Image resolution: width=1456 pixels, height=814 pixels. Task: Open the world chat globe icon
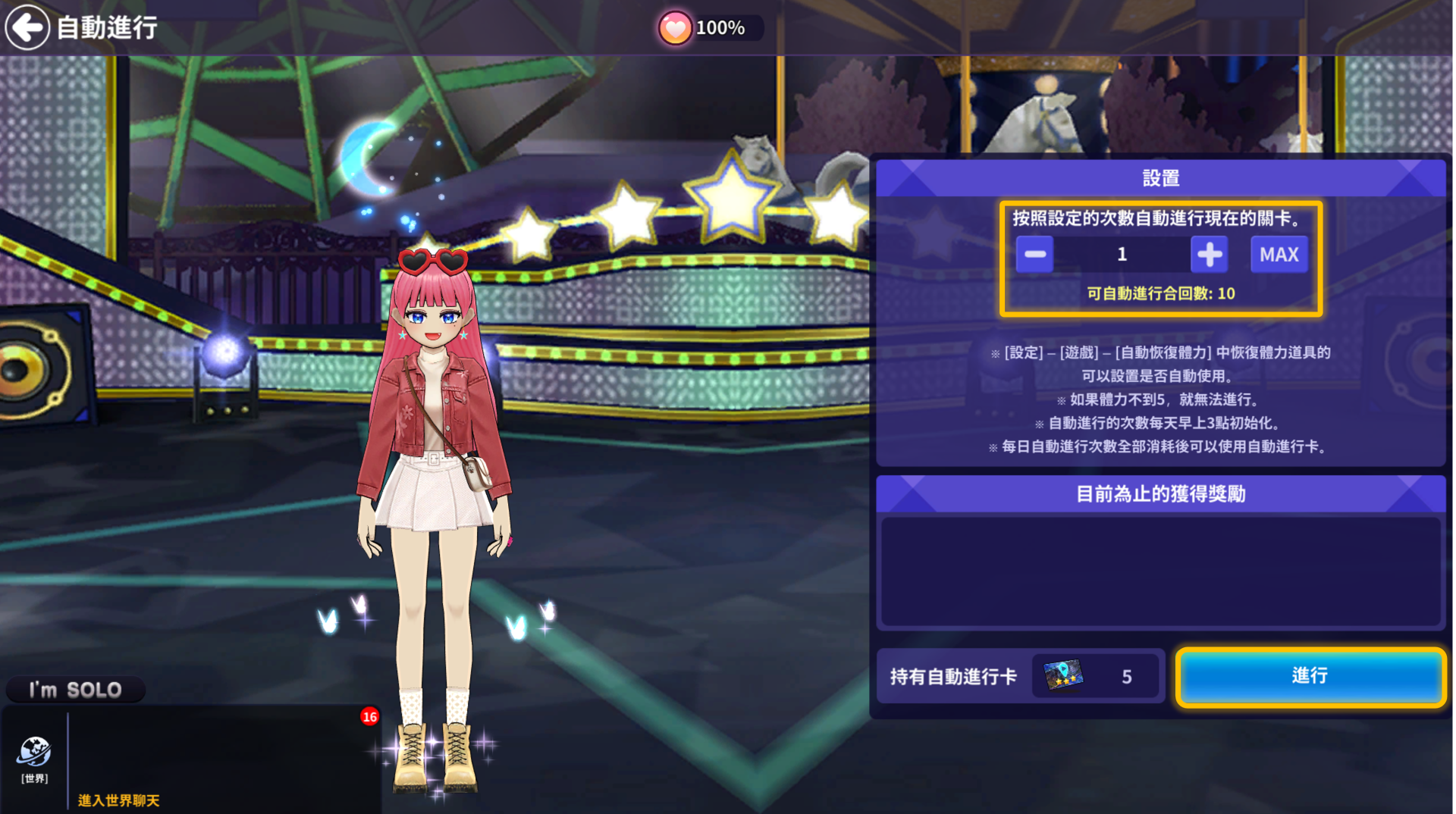[x=34, y=753]
